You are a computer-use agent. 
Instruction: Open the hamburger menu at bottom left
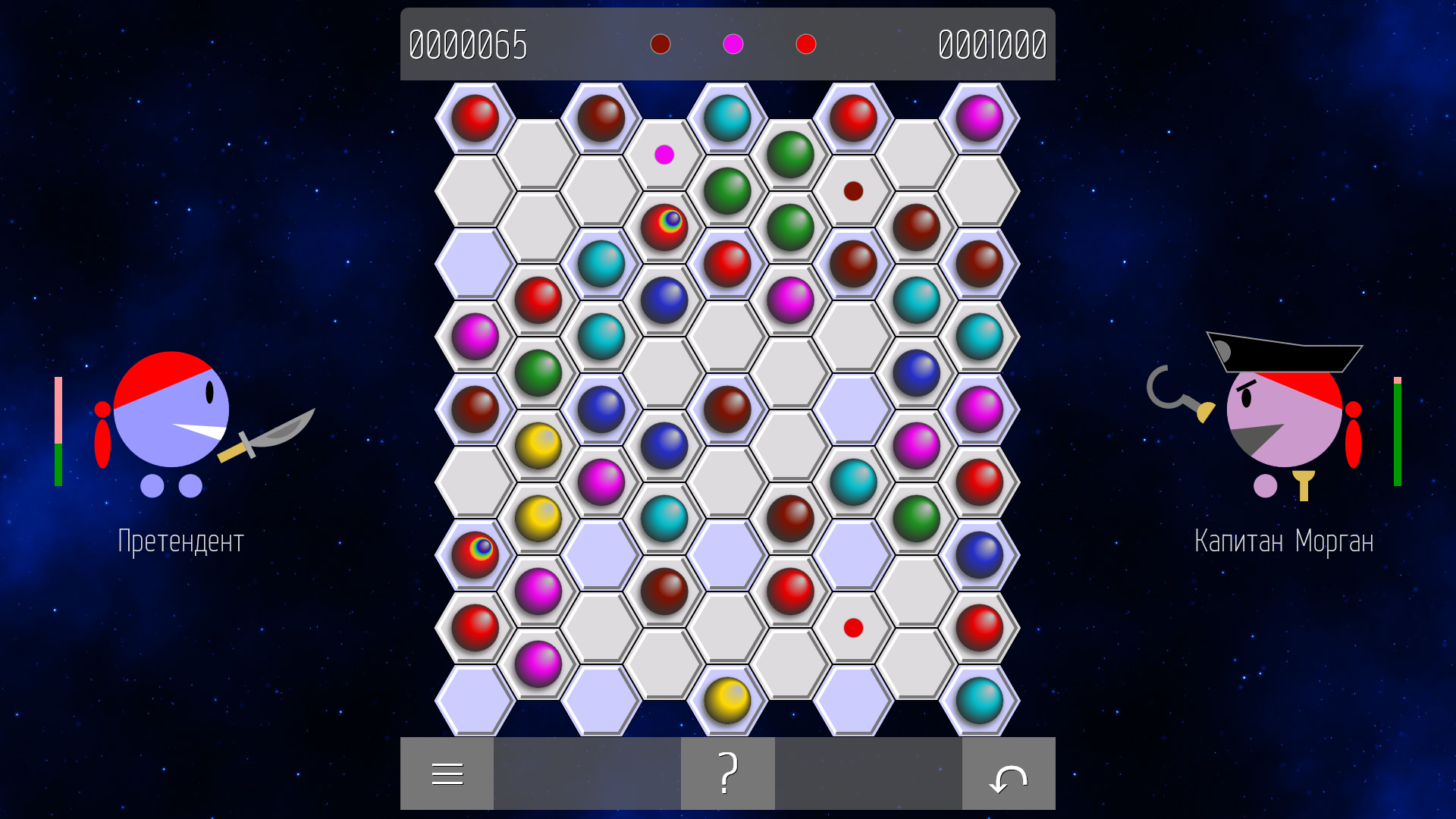tap(447, 773)
